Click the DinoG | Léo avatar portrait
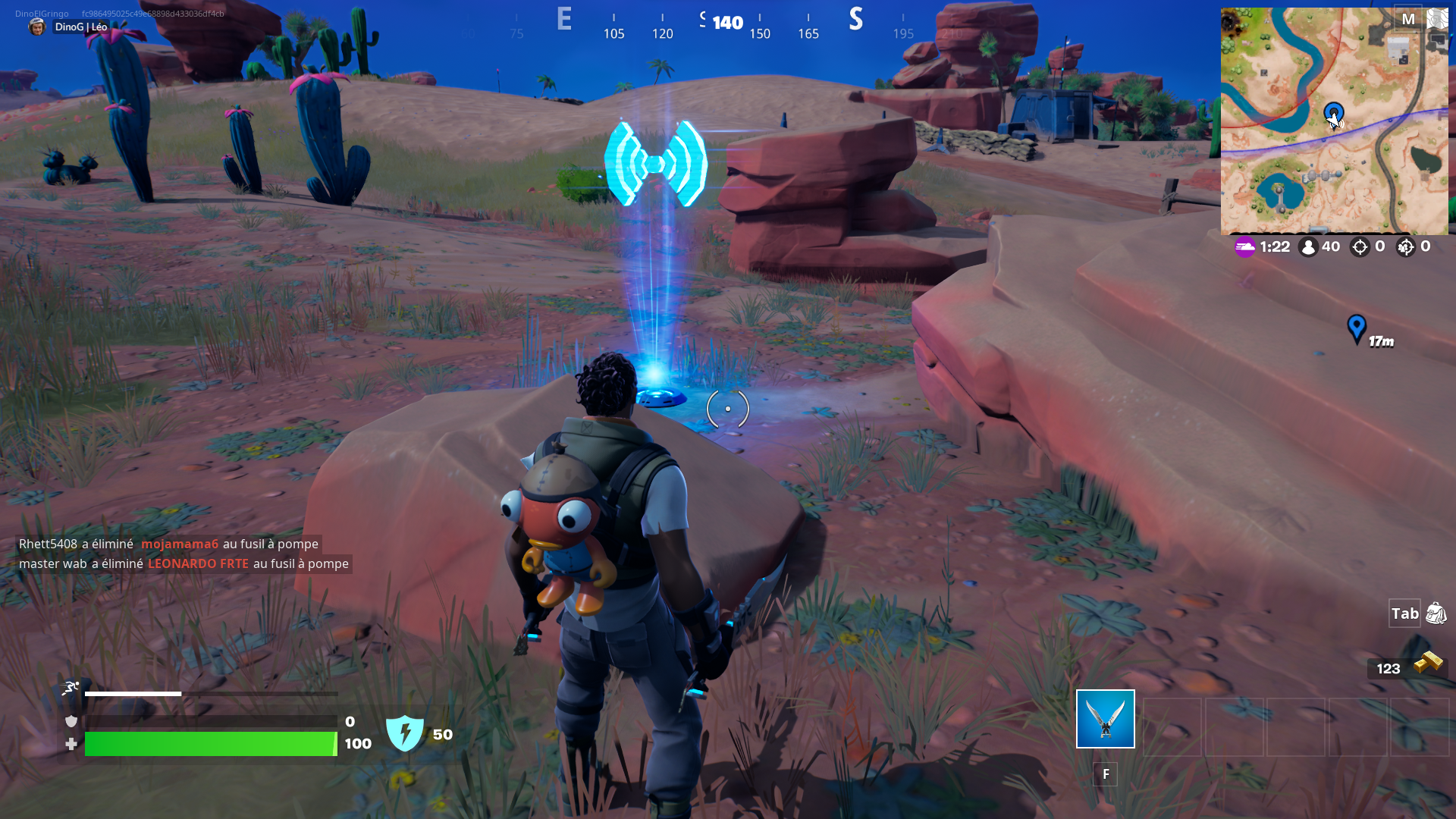 (37, 28)
